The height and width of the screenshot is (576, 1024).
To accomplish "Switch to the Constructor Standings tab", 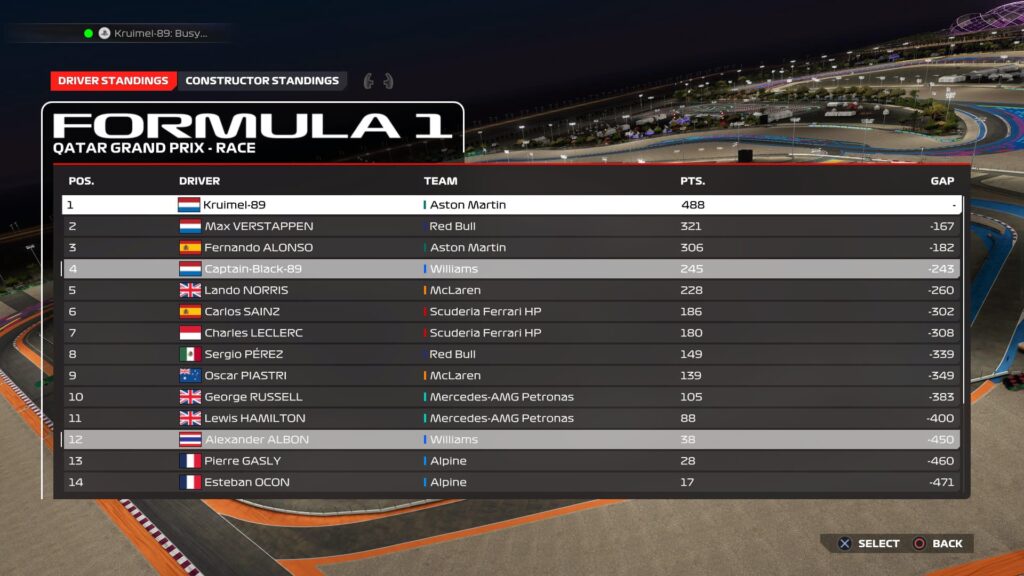I will tap(262, 81).
